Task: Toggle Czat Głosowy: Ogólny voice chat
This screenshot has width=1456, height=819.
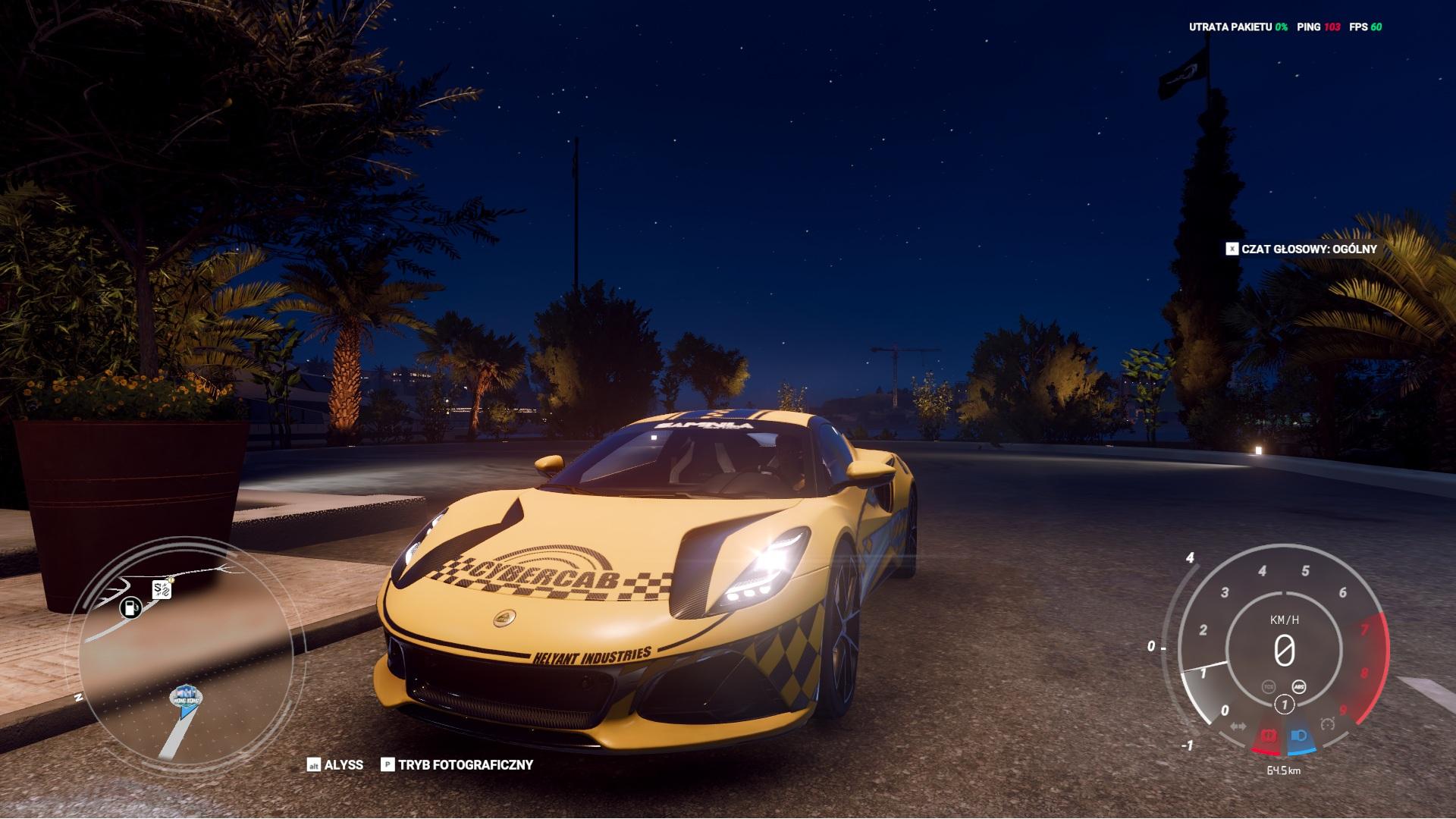Action: point(1301,249)
